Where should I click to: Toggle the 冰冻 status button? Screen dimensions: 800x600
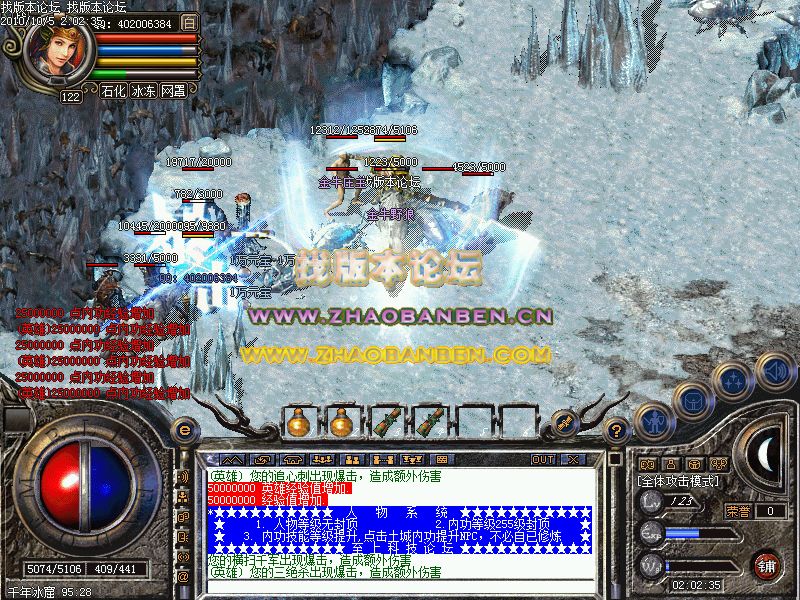(x=143, y=90)
